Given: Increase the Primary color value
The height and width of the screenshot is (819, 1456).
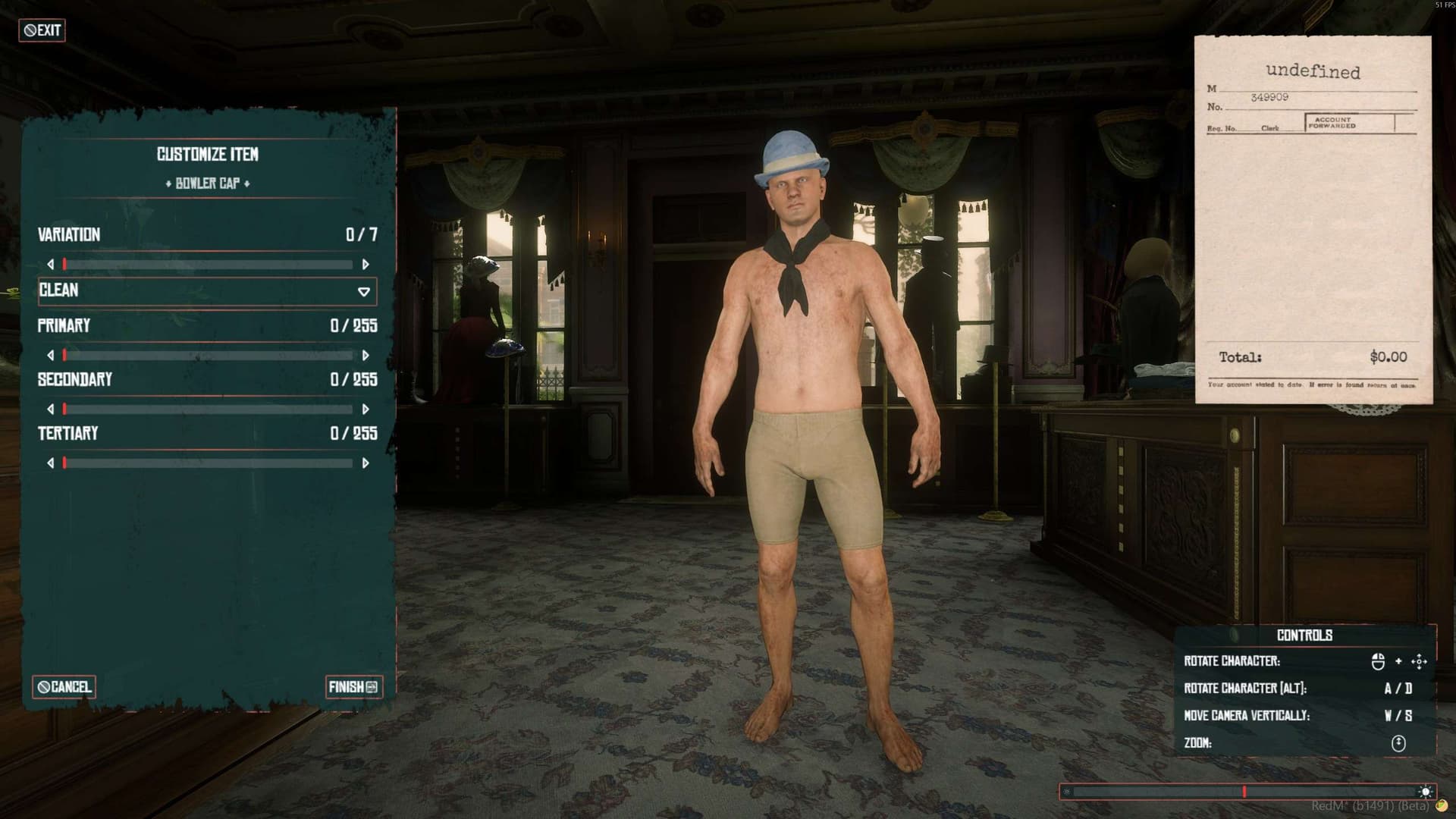Looking at the screenshot, I should [366, 356].
